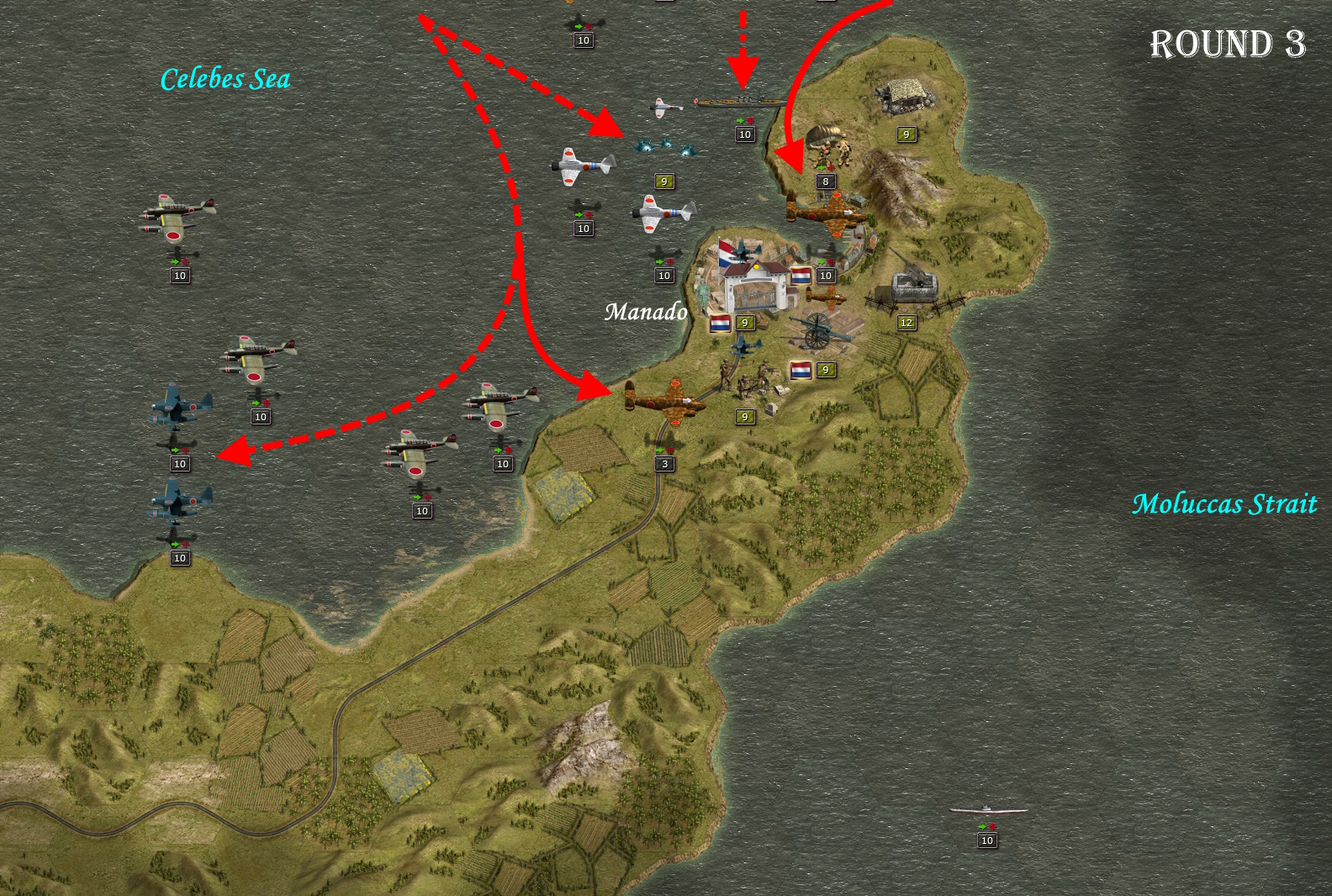Select the paratrooper unit landing on the peninsula
This screenshot has width=1332, height=896.
[x=828, y=151]
